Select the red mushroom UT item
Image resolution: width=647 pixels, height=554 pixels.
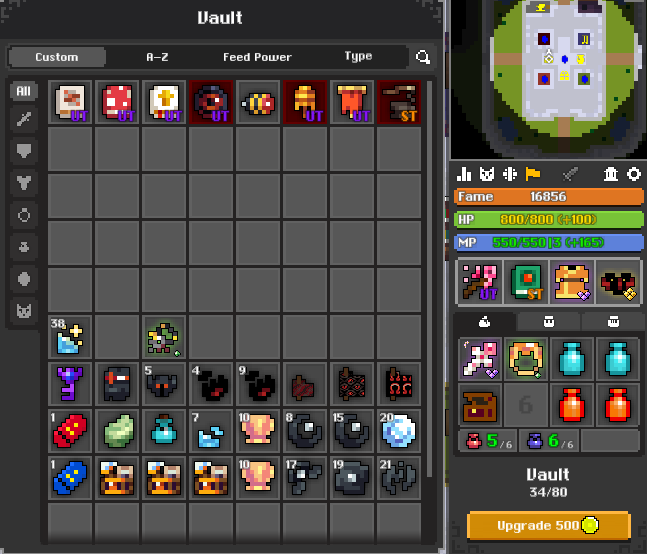click(x=118, y=102)
